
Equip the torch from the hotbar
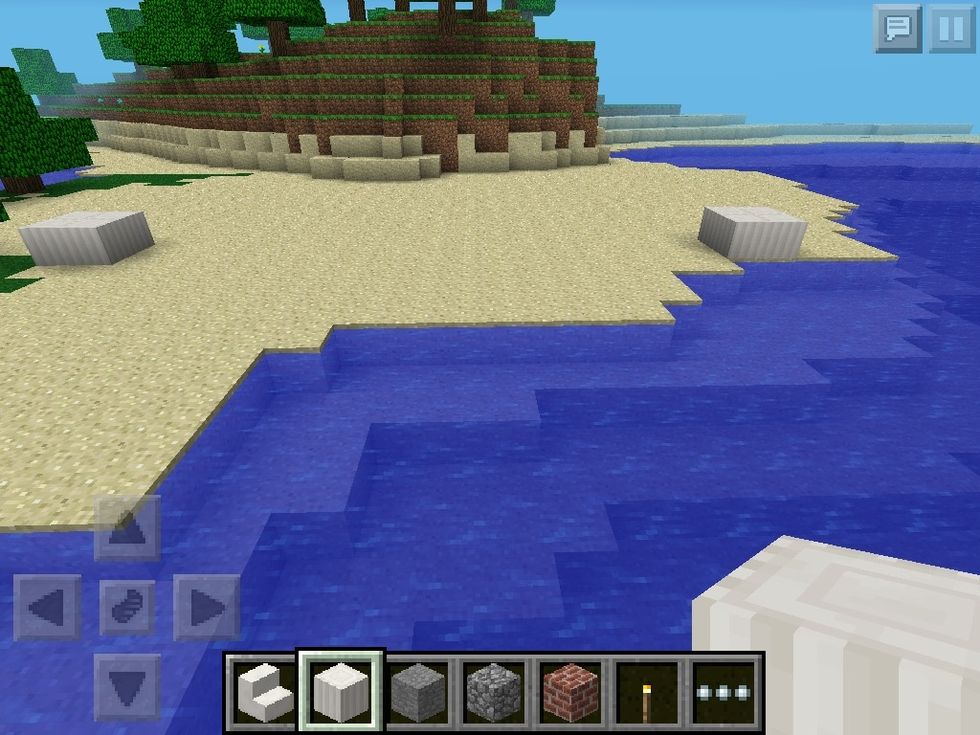point(648,692)
